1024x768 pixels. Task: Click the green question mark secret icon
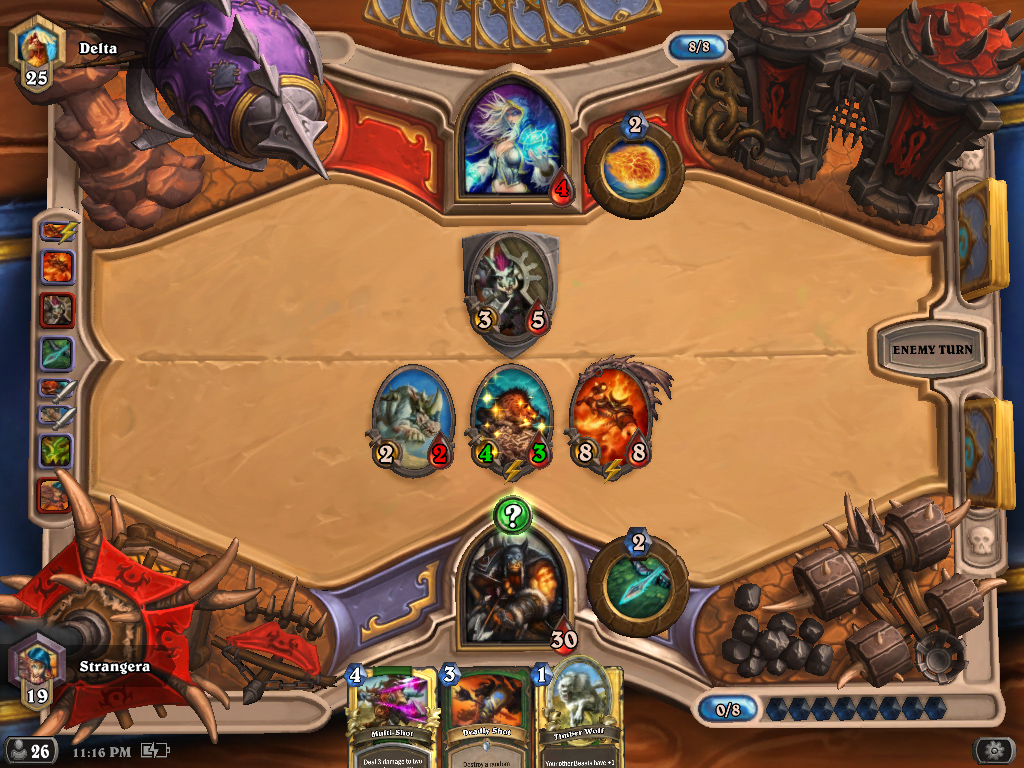[x=513, y=516]
